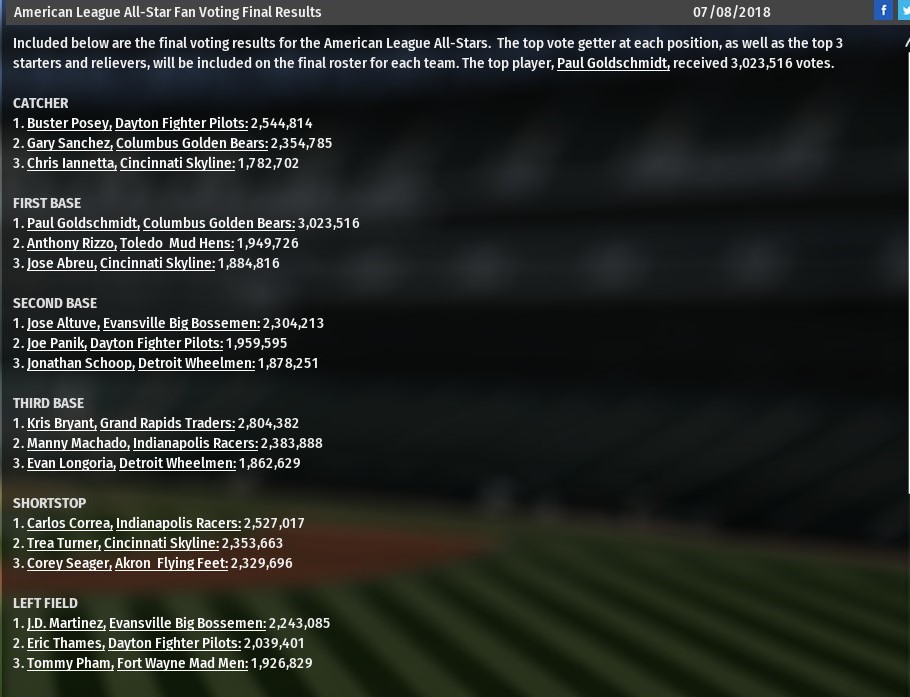Click the Akron Flying Feet team link
This screenshot has width=910, height=697.
(171, 563)
